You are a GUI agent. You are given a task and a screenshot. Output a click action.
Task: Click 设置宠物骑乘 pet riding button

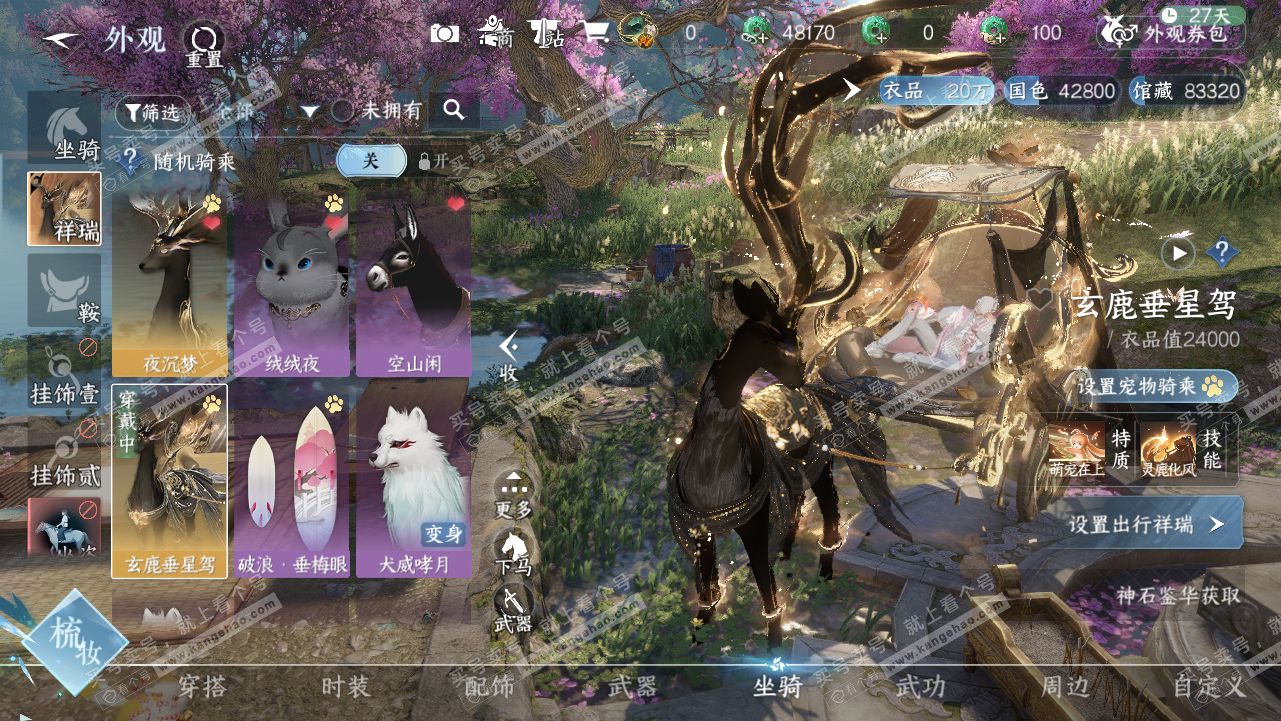pos(1156,386)
